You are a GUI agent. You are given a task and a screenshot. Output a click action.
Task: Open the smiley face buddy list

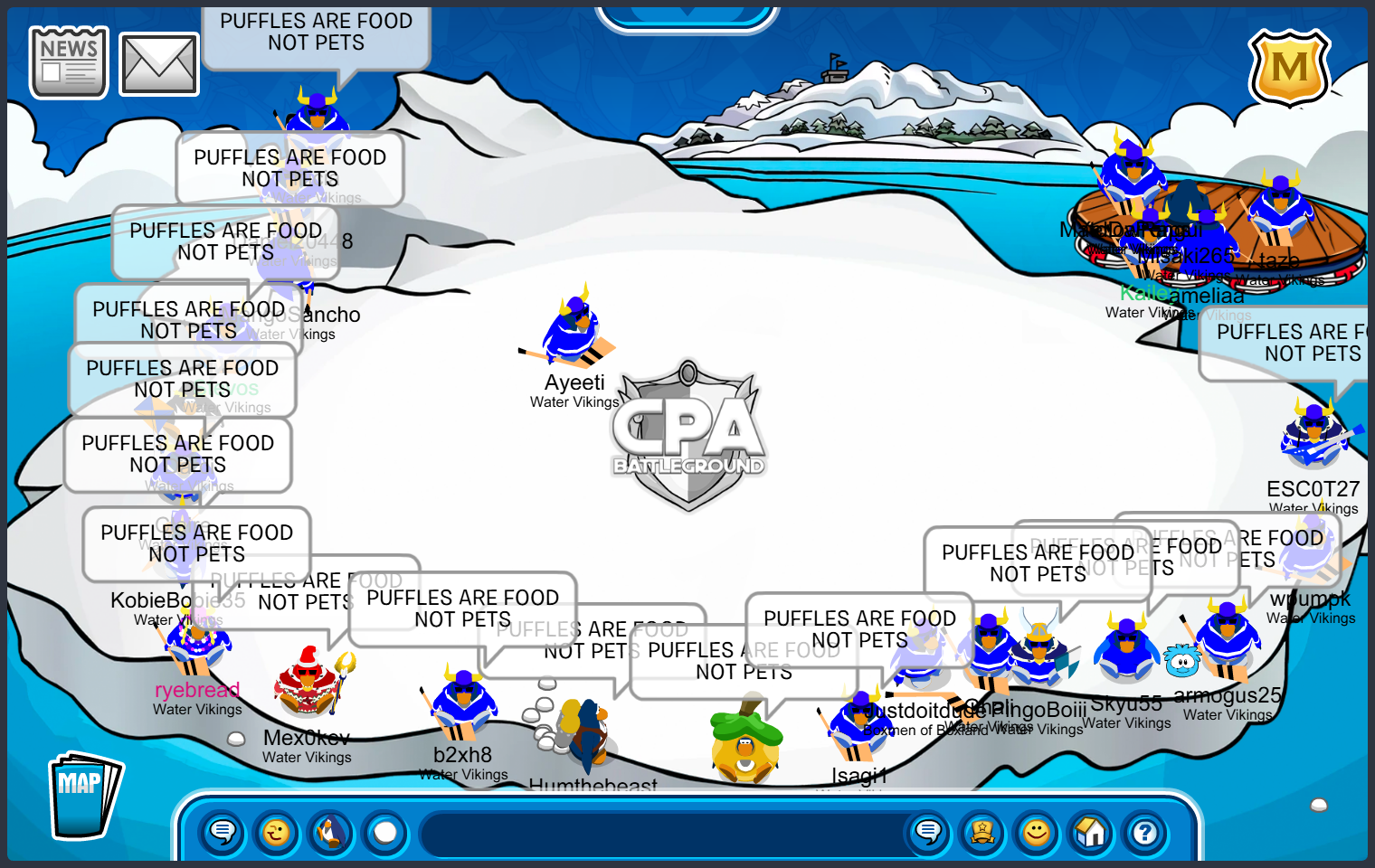click(1037, 831)
